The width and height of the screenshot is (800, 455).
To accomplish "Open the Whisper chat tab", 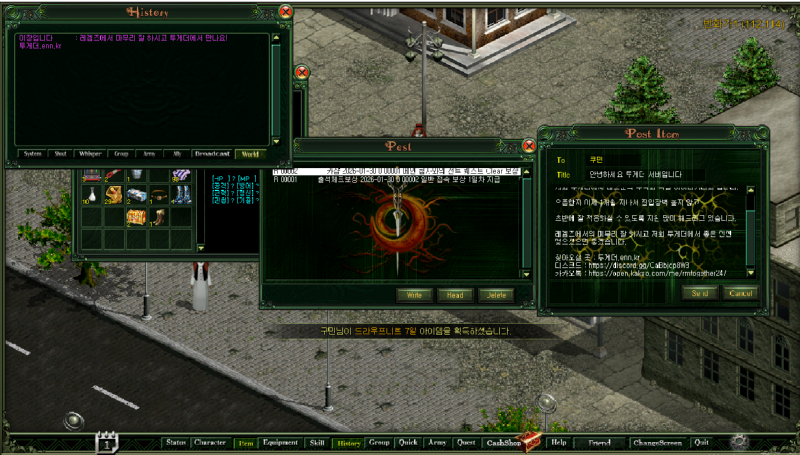I will click(90, 154).
